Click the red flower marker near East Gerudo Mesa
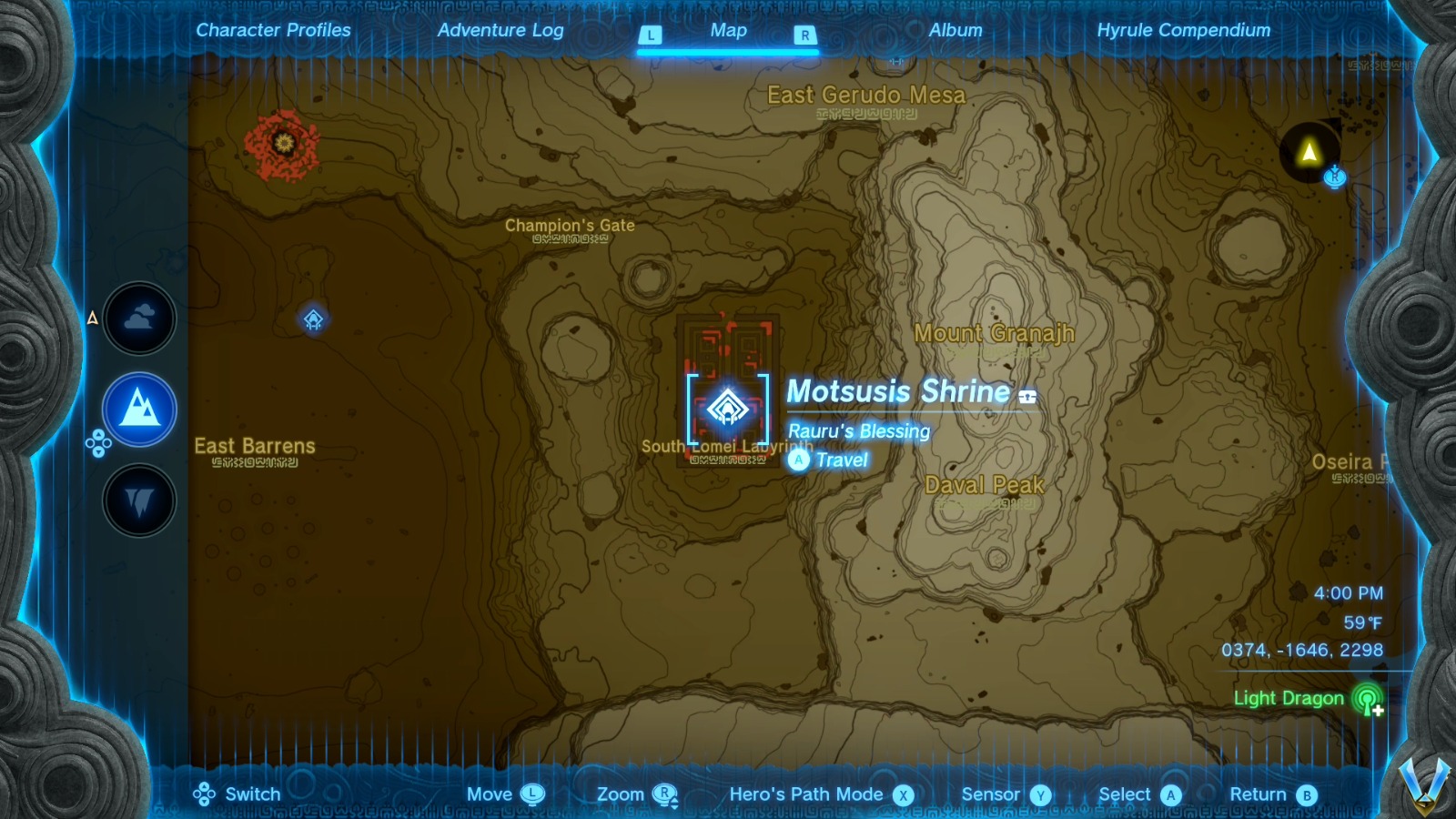The height and width of the screenshot is (819, 1456). pyautogui.click(x=282, y=144)
